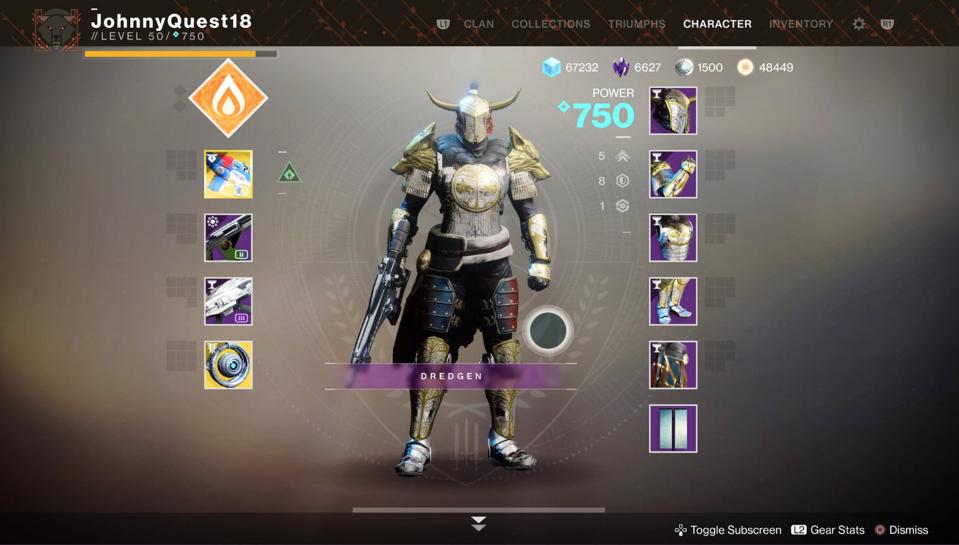The height and width of the screenshot is (545, 959).
Task: Go to the Triumphs tab
Action: pyautogui.click(x=636, y=24)
